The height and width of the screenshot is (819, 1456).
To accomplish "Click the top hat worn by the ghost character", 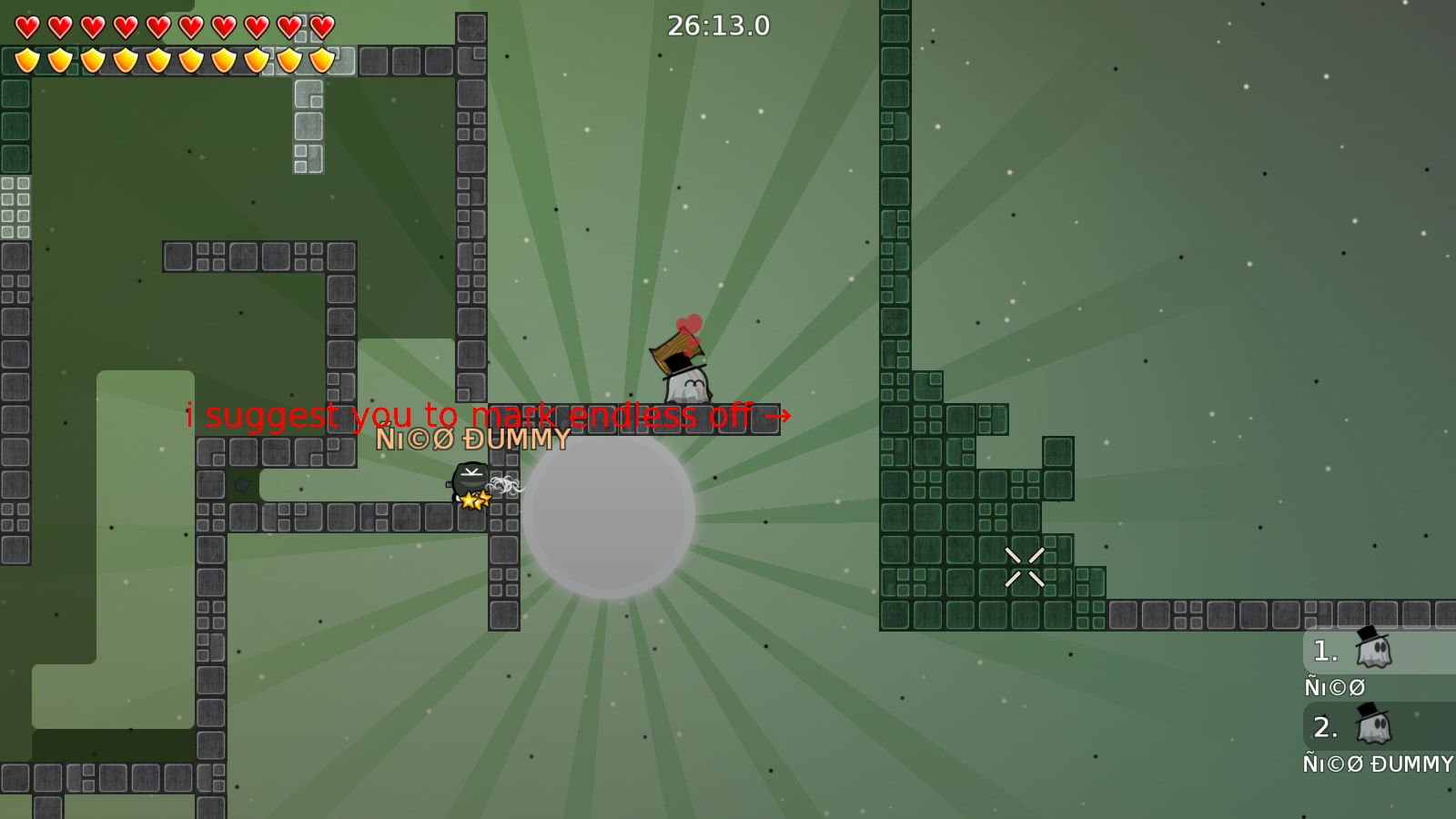I will tap(679, 365).
